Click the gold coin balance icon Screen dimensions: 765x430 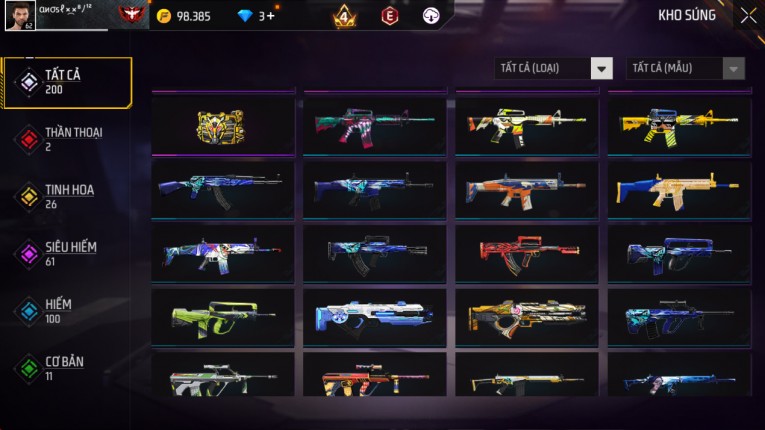click(164, 16)
